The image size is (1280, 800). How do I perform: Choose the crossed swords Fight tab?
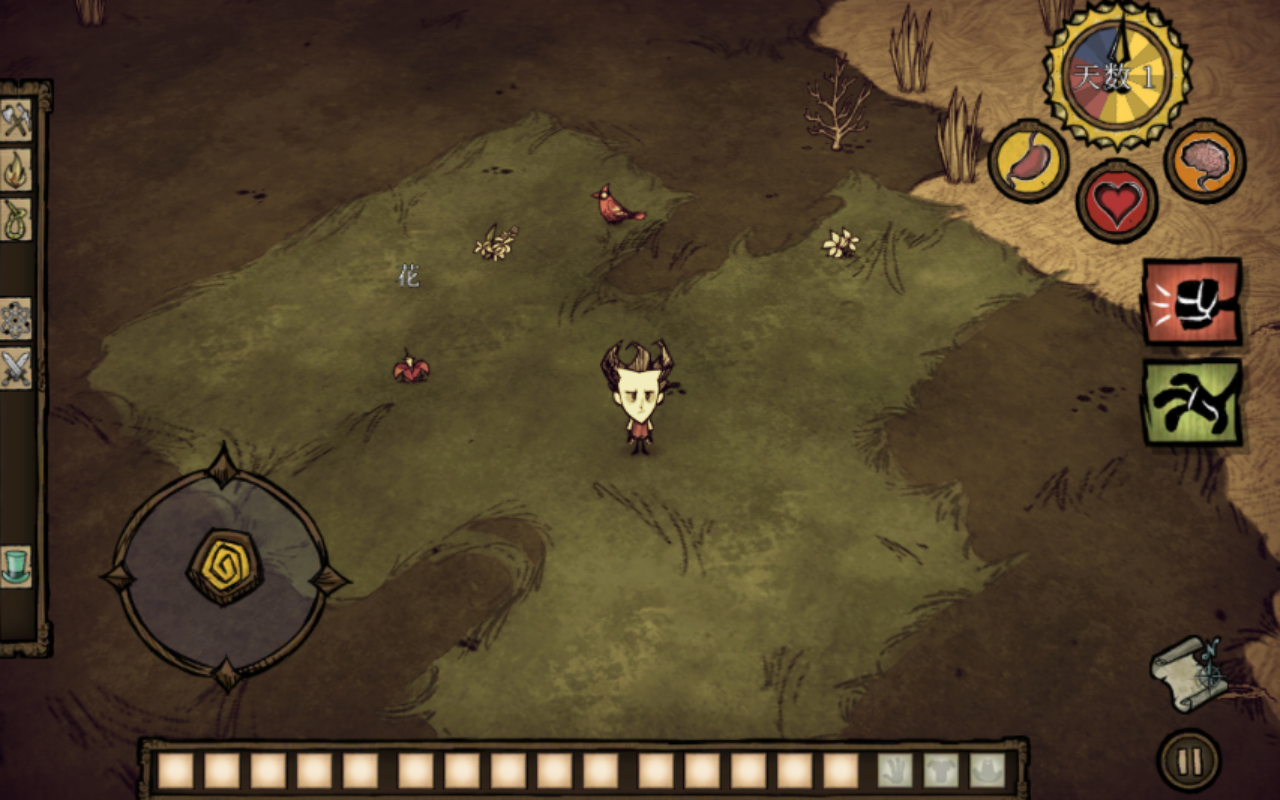click(x=16, y=368)
